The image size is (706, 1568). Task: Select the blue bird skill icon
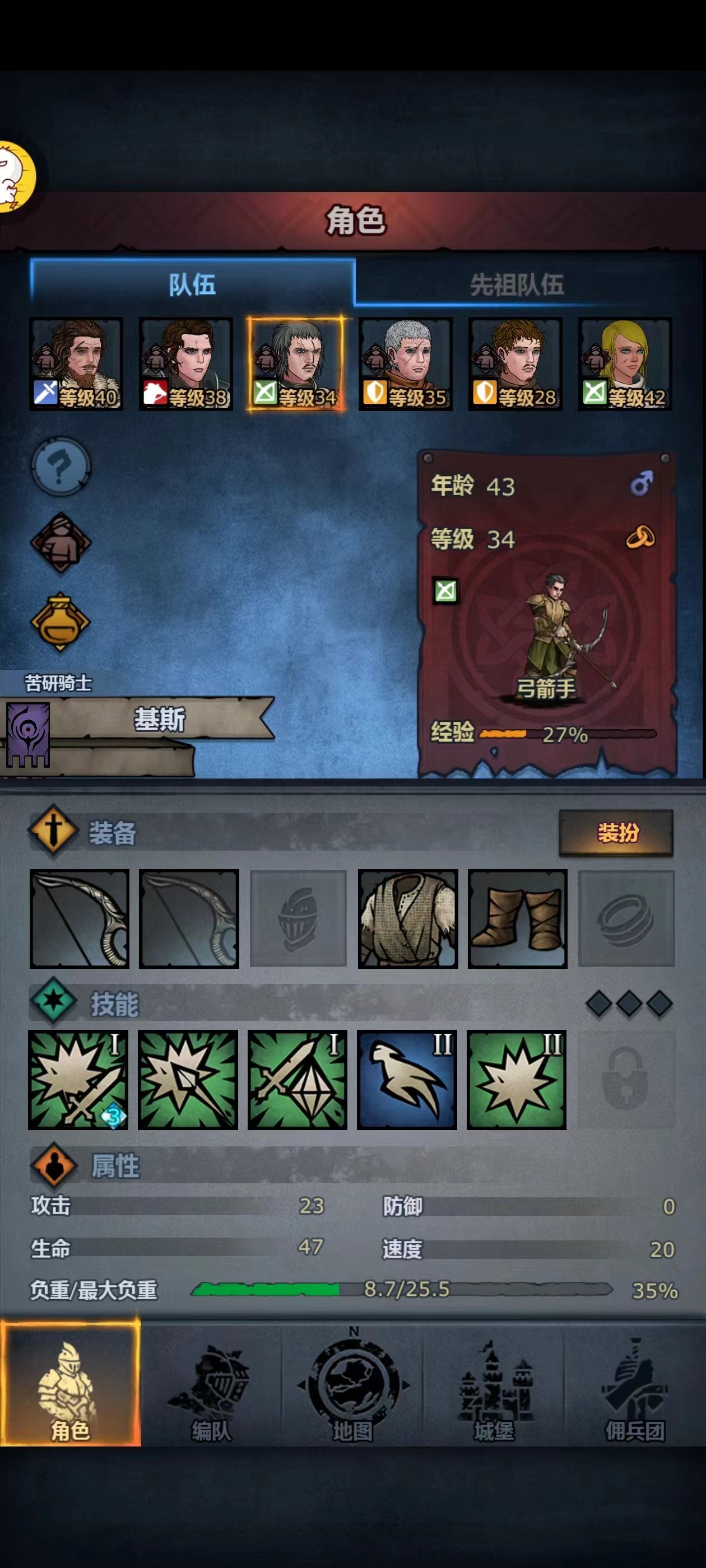point(407,1079)
